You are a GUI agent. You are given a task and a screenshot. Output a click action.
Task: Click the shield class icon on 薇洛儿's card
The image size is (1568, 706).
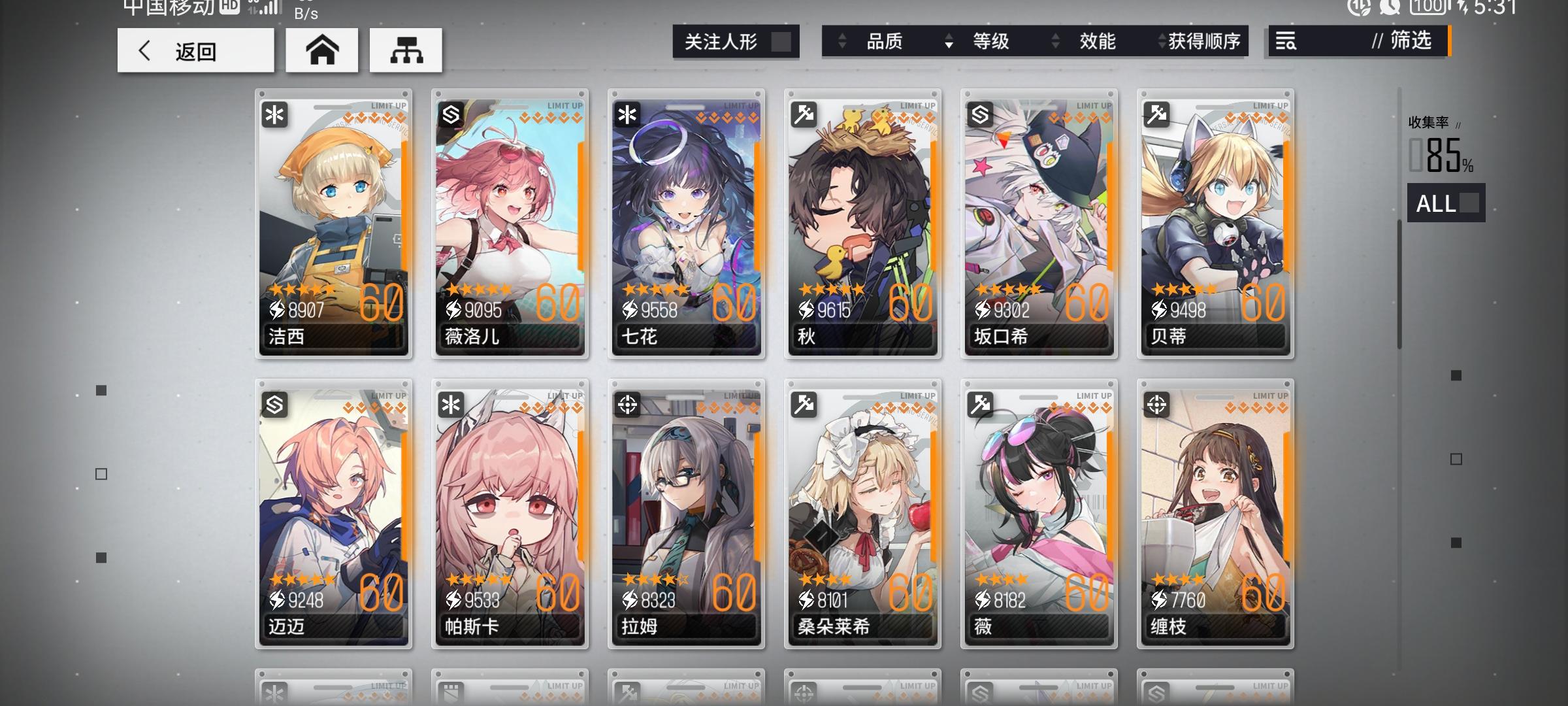[451, 116]
